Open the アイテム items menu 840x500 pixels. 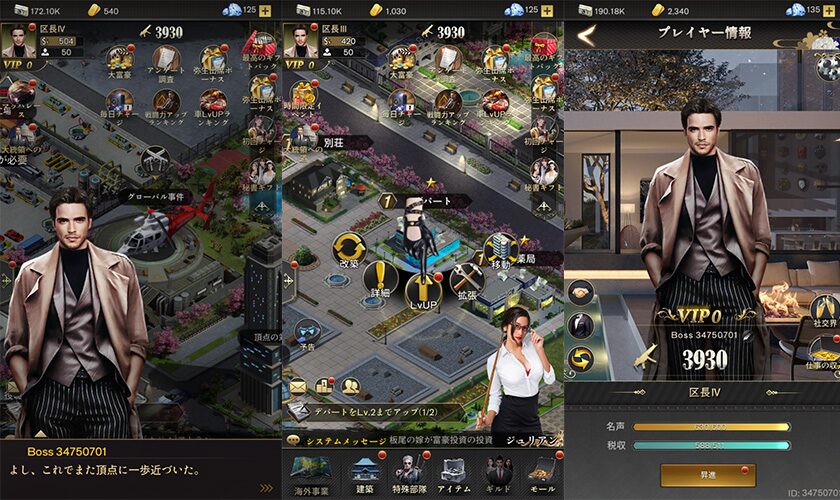point(452,472)
